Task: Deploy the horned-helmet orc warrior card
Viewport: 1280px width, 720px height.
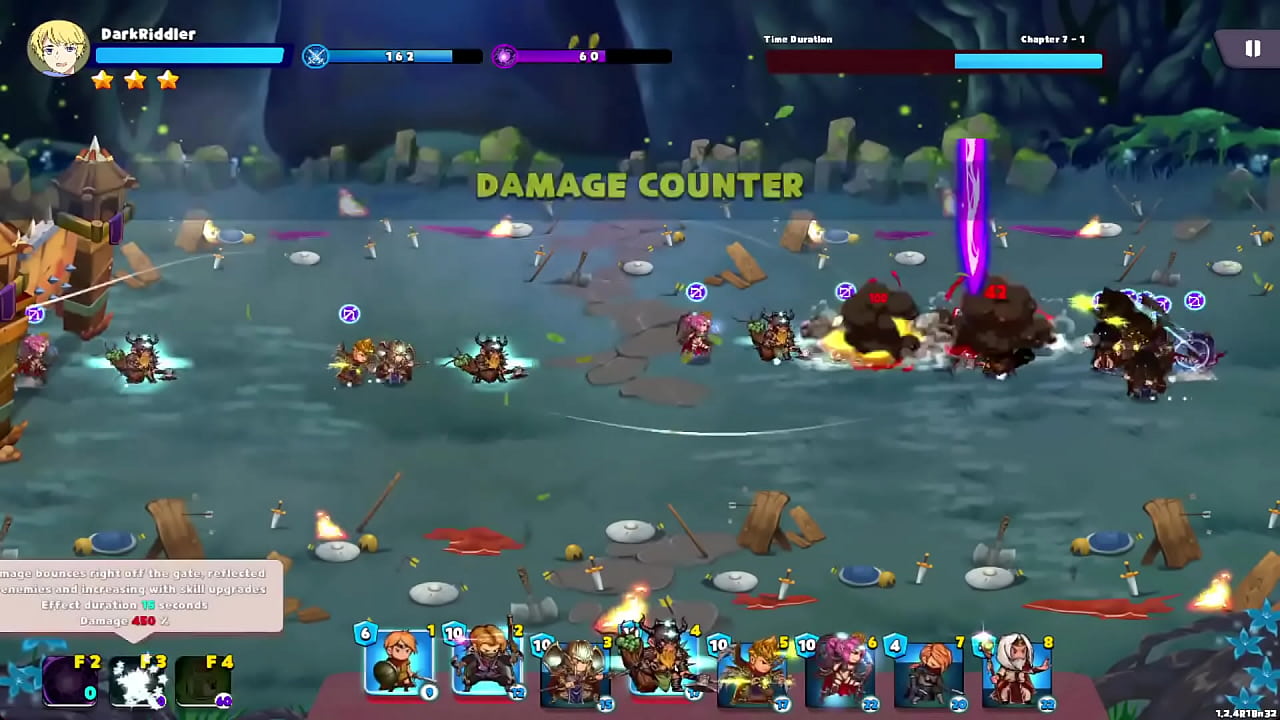Action: 664,663
